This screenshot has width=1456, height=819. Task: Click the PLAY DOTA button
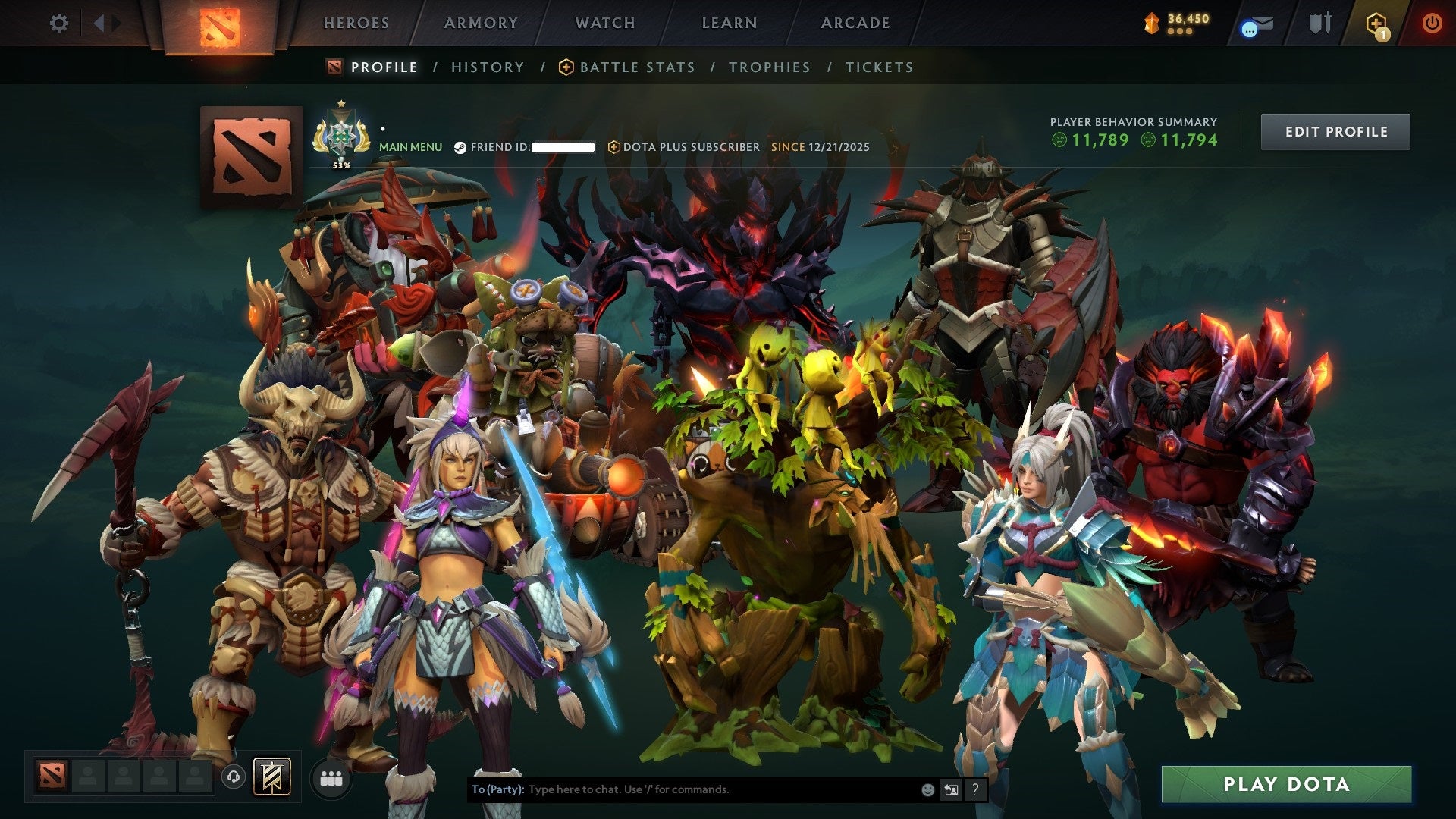point(1283,785)
